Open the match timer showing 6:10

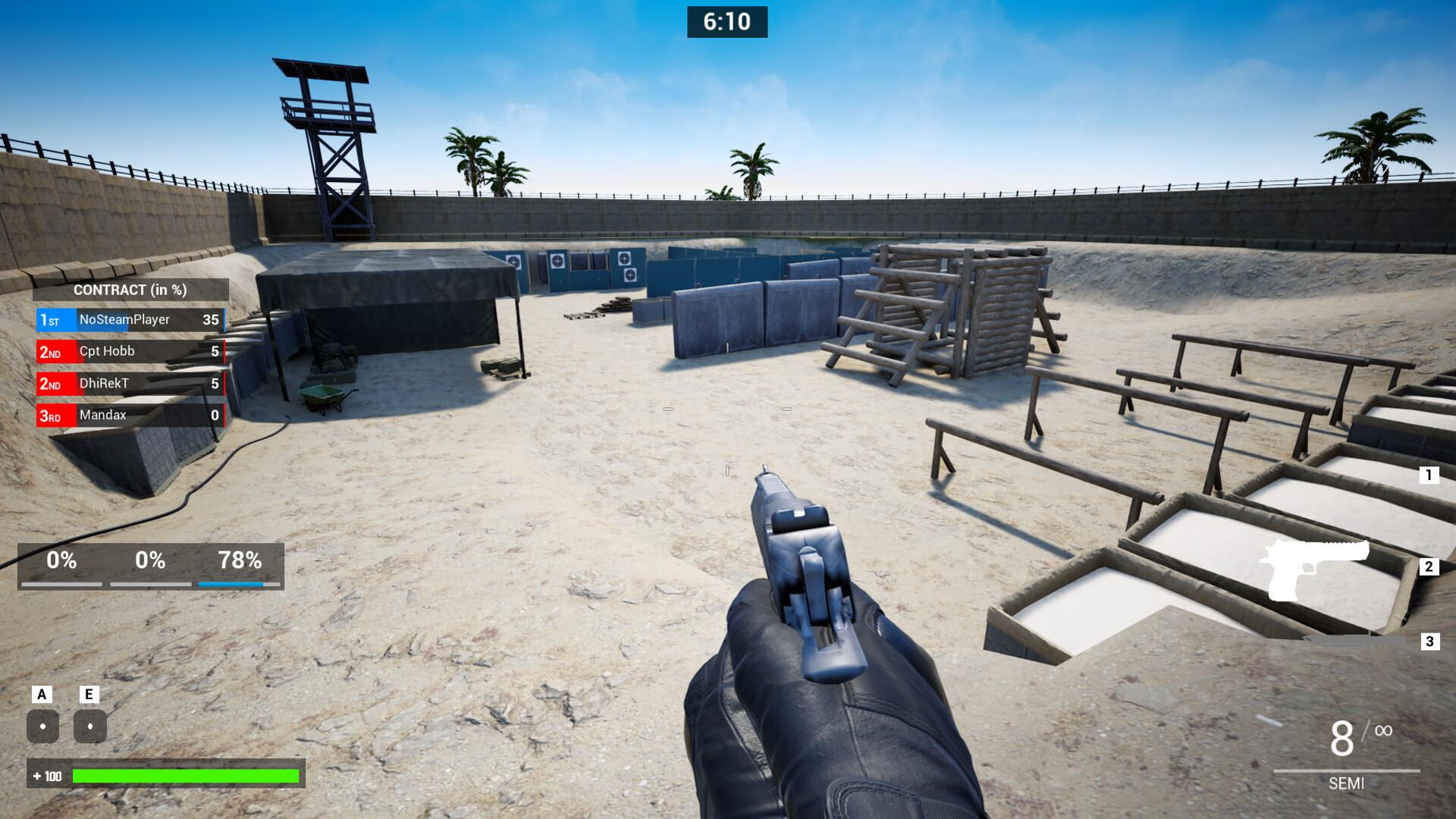727,22
